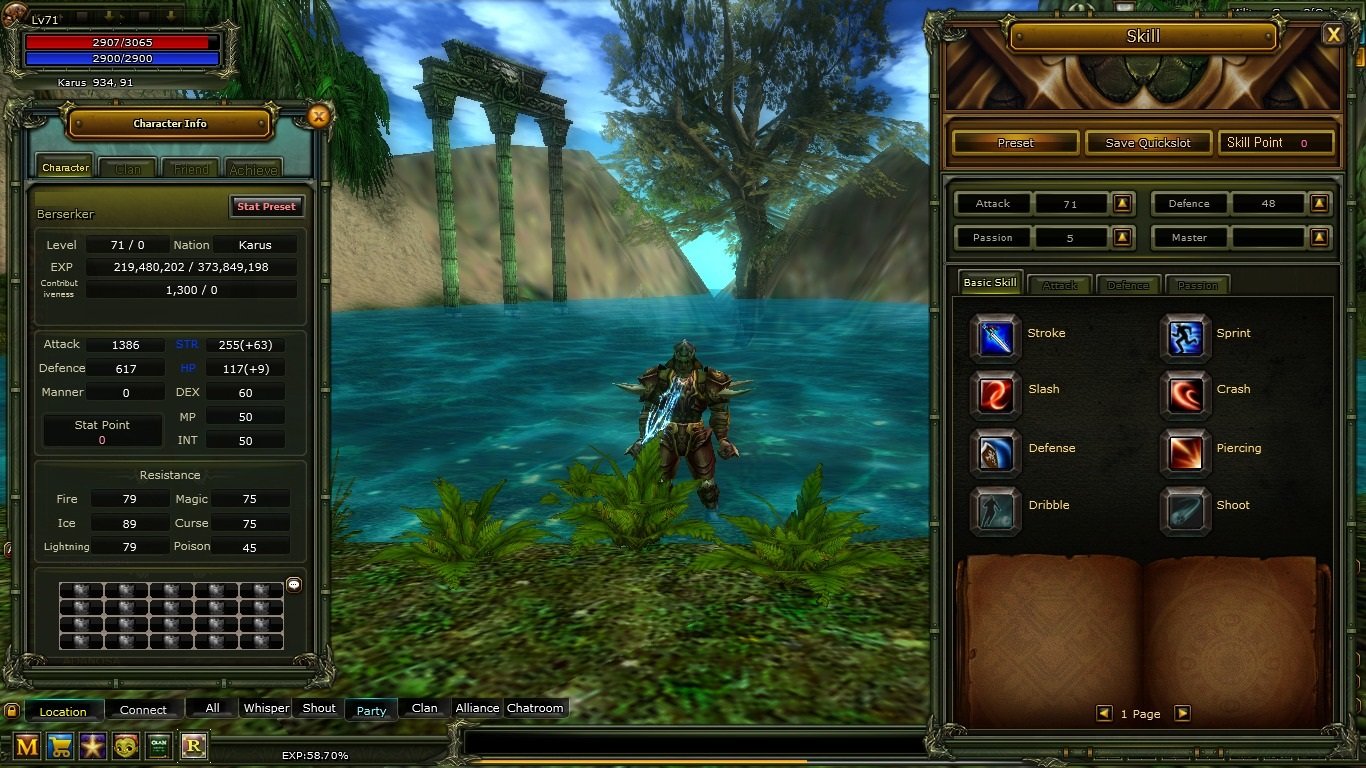The image size is (1366, 768).
Task: Select the Slash skill icon
Action: click(994, 391)
